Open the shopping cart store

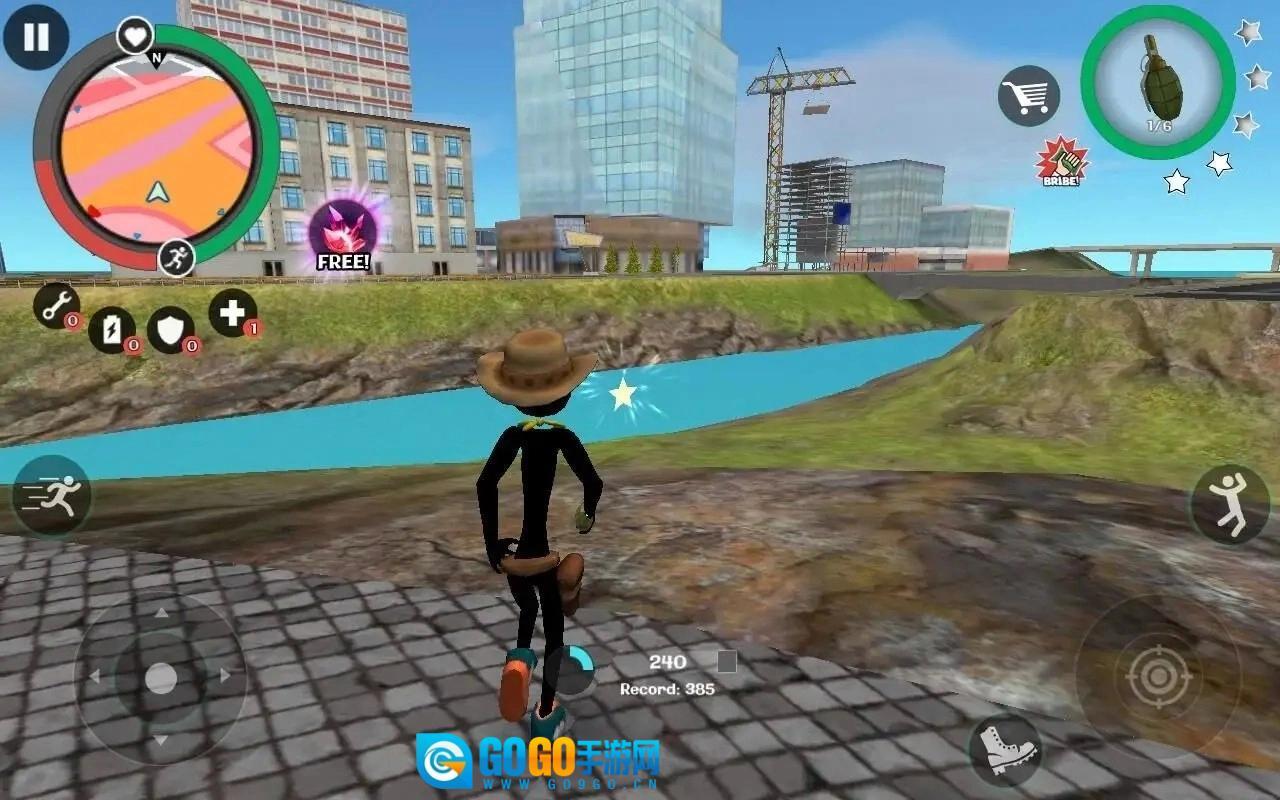tap(1028, 96)
